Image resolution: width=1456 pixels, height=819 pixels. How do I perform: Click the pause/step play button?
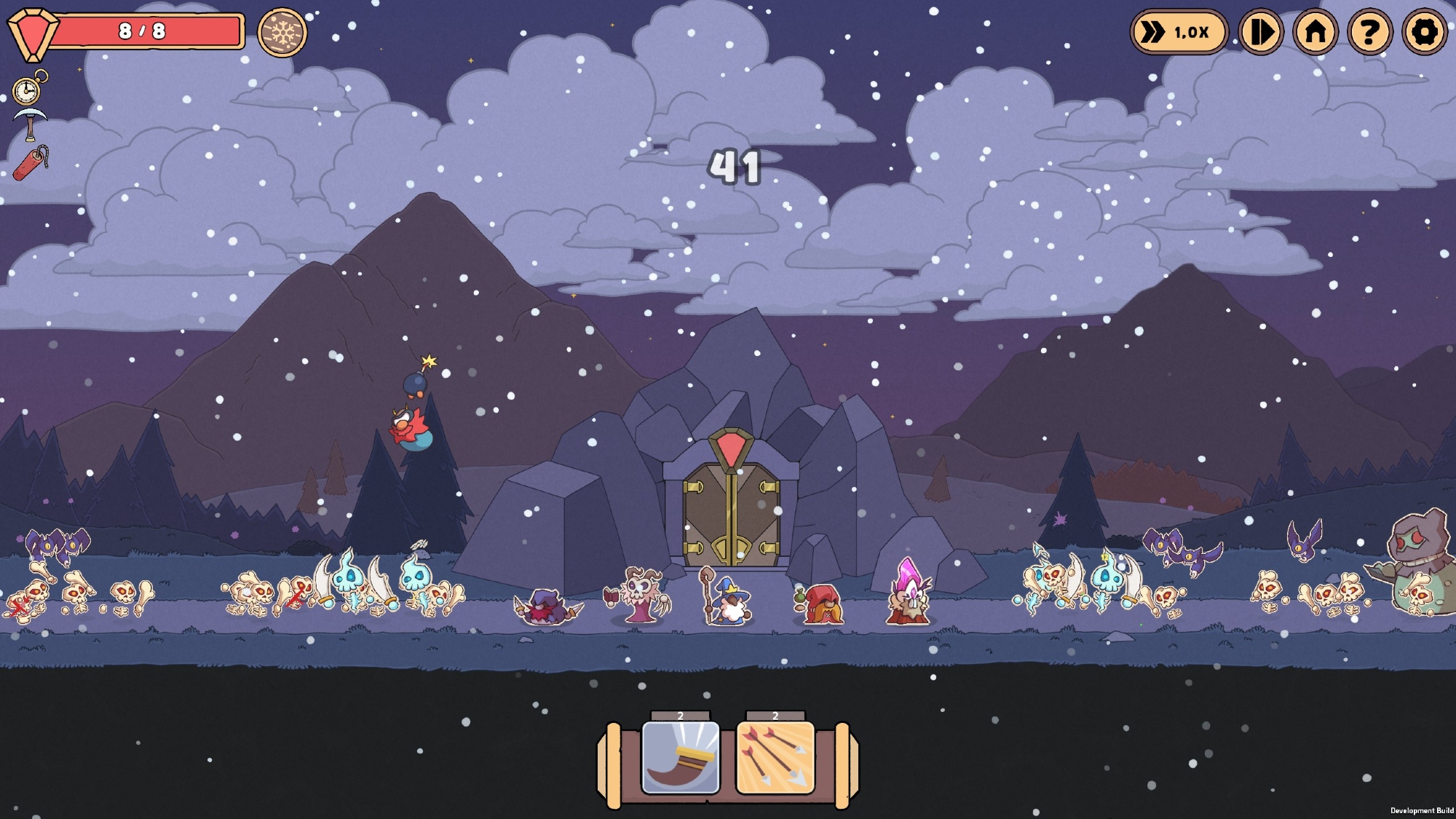tap(1261, 32)
